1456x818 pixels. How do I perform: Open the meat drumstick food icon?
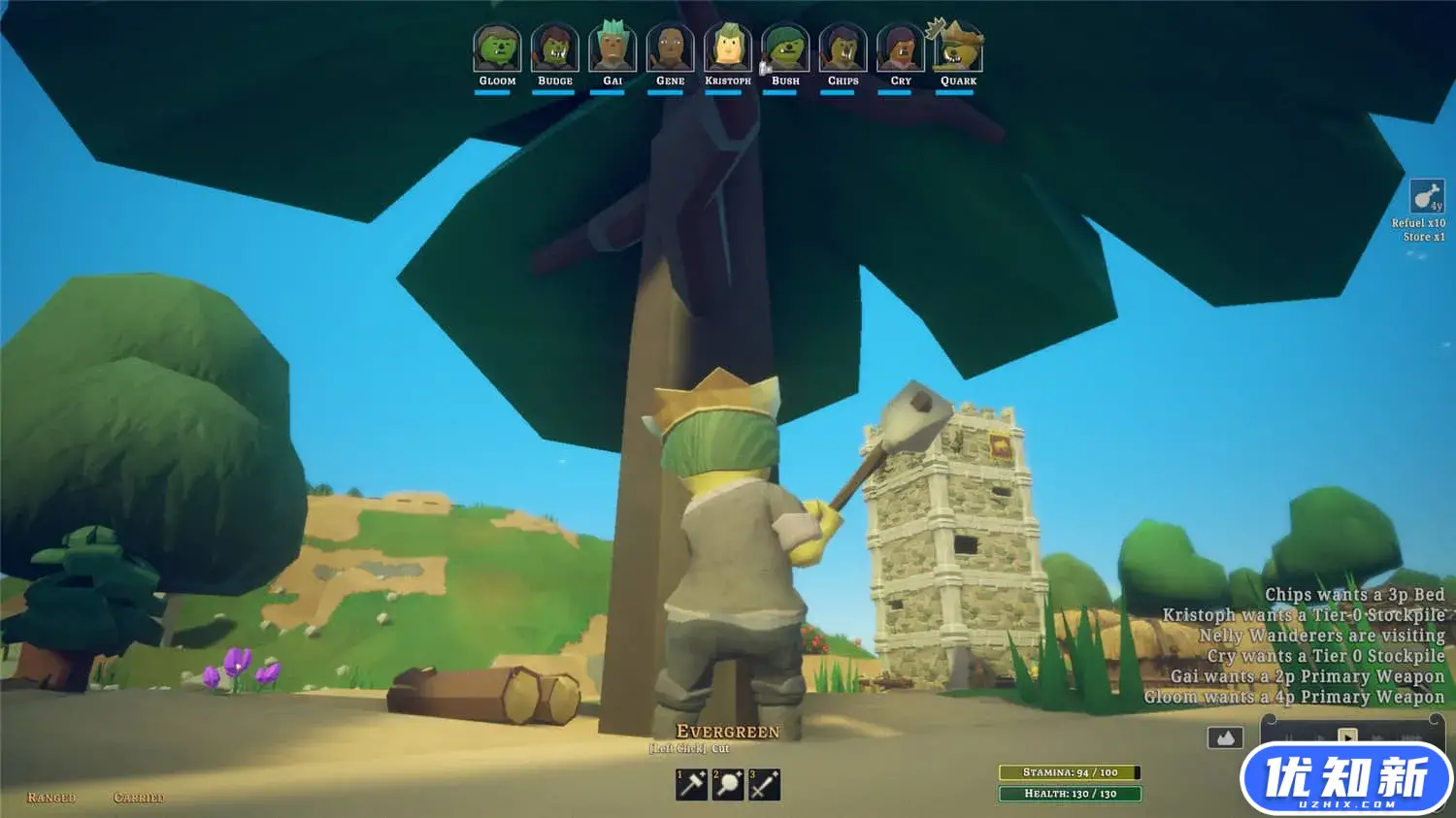[x=1426, y=197]
